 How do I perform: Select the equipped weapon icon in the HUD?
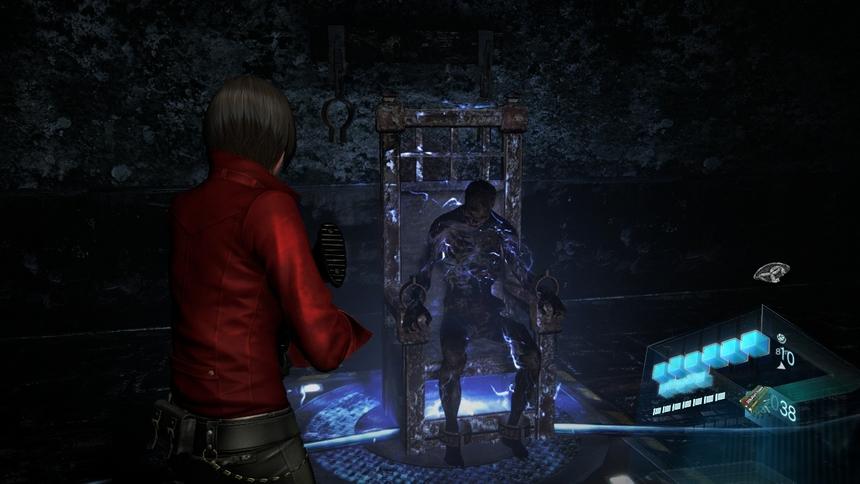(x=757, y=401)
